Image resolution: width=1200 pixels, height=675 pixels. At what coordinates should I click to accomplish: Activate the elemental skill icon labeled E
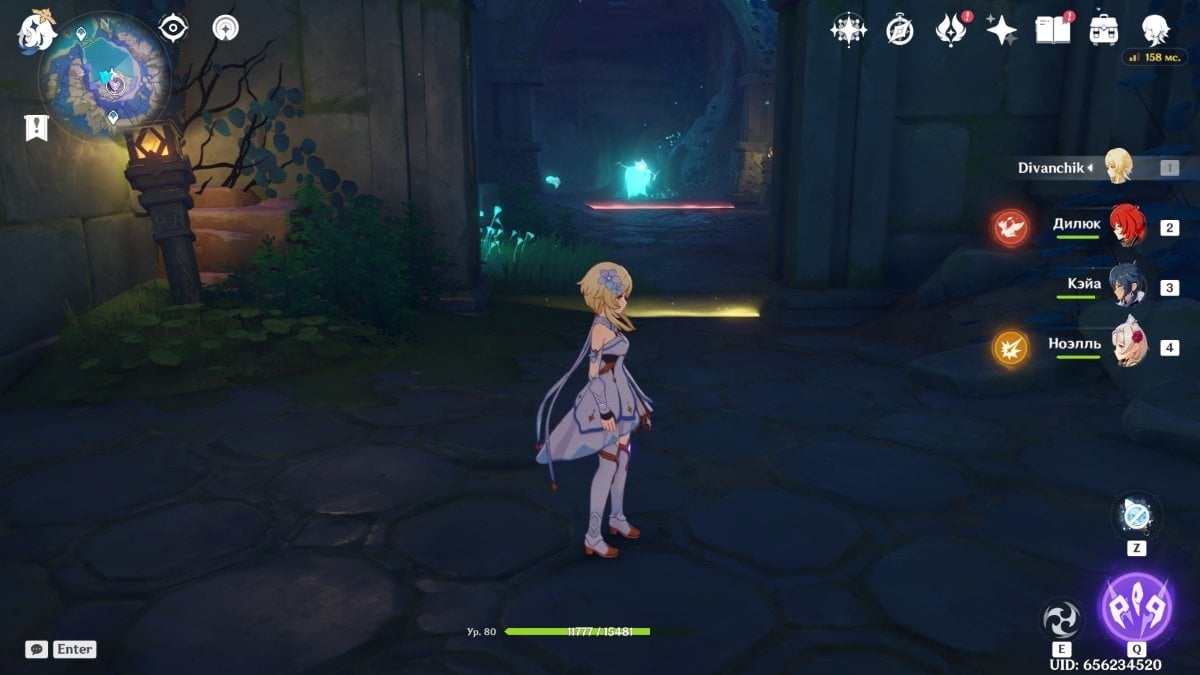point(1061,619)
